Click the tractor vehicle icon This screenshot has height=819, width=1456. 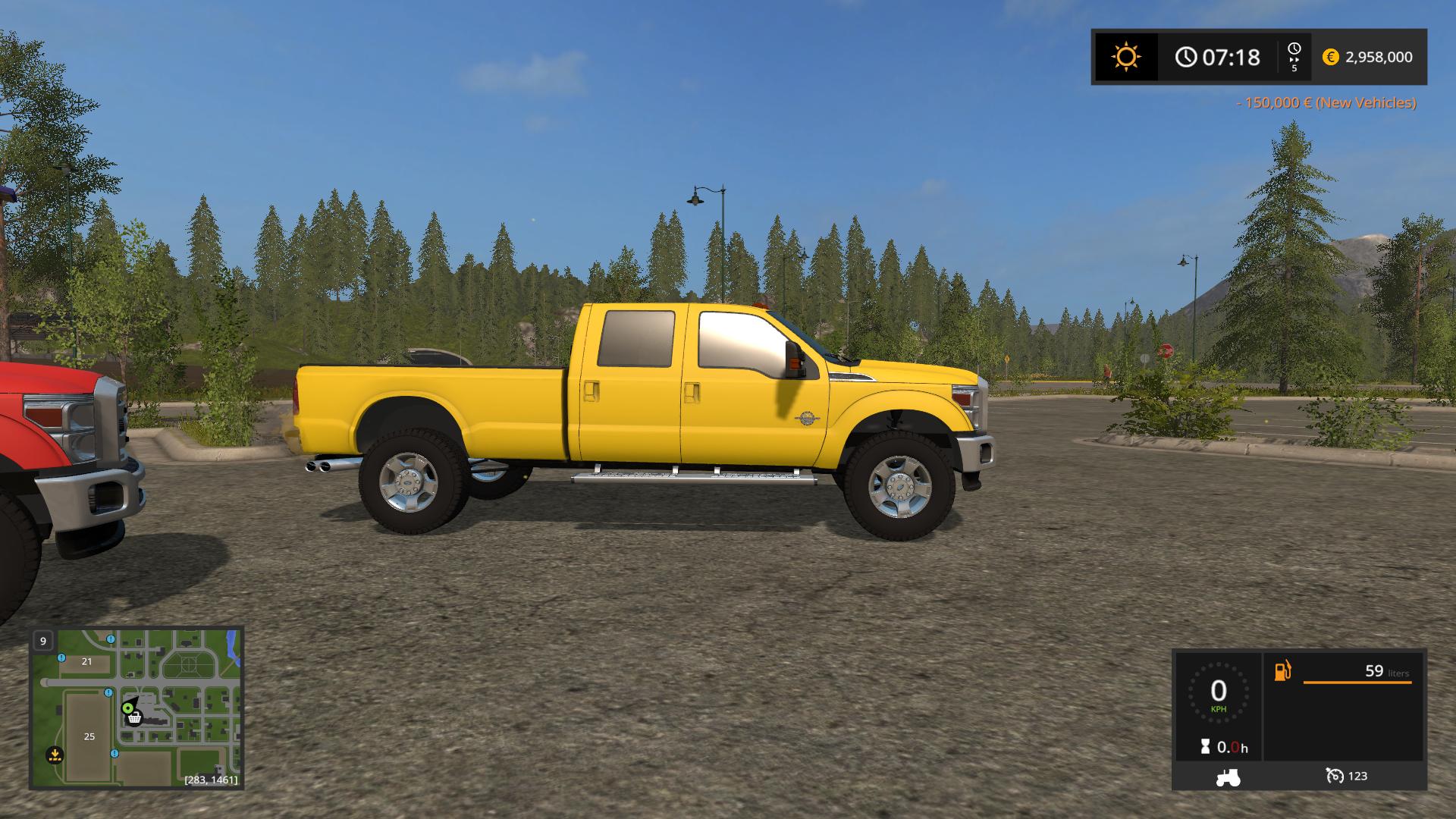pyautogui.click(x=1227, y=777)
